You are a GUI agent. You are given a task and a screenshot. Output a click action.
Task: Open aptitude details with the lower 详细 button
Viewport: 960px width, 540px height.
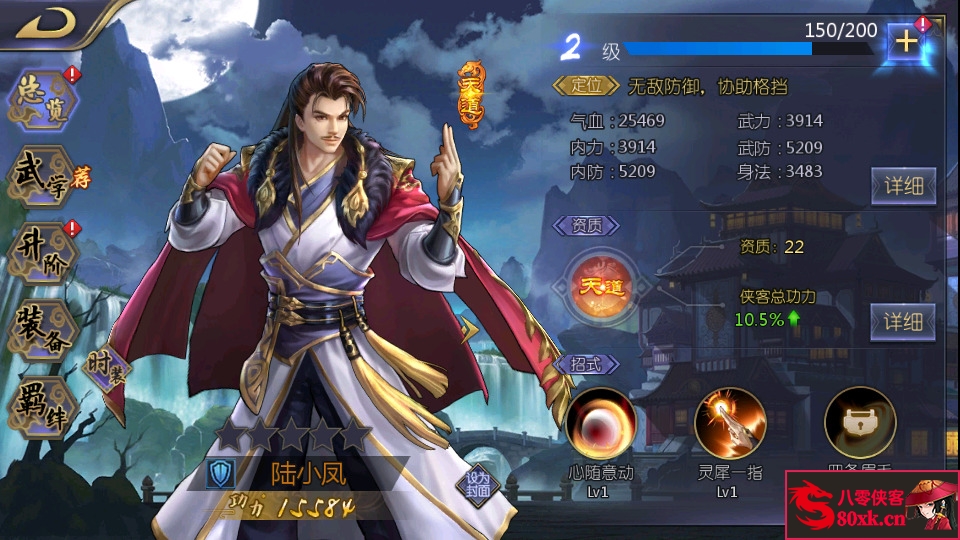pyautogui.click(x=903, y=321)
